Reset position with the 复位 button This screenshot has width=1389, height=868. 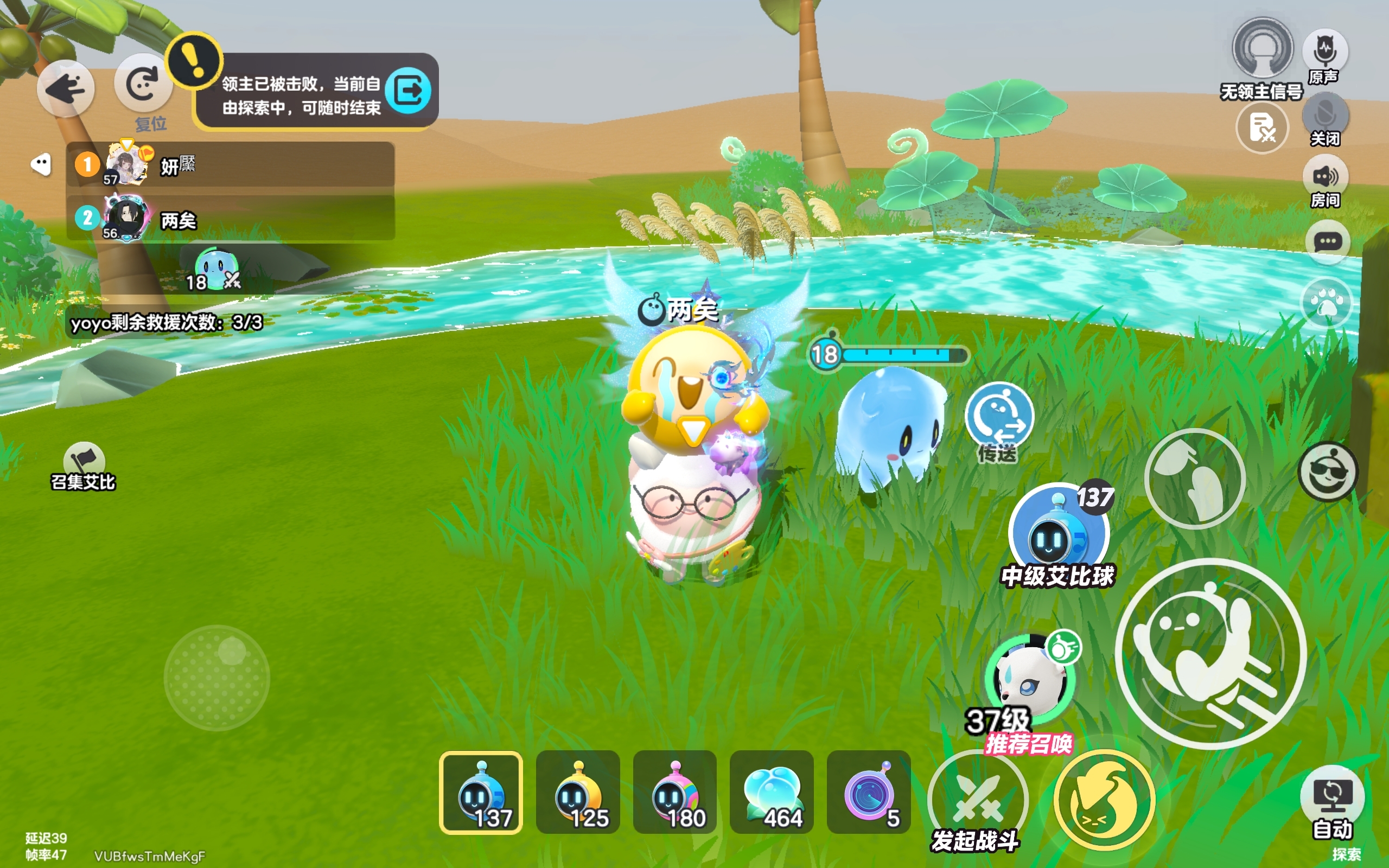(x=142, y=85)
